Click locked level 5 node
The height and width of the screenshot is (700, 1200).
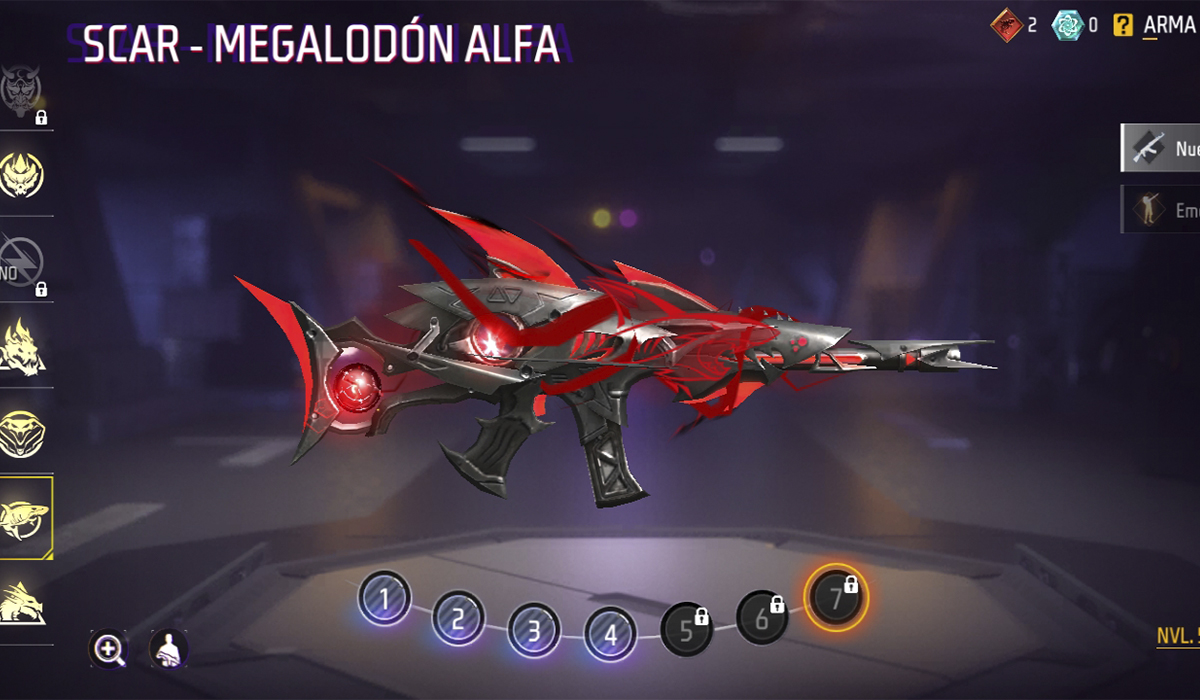point(687,630)
